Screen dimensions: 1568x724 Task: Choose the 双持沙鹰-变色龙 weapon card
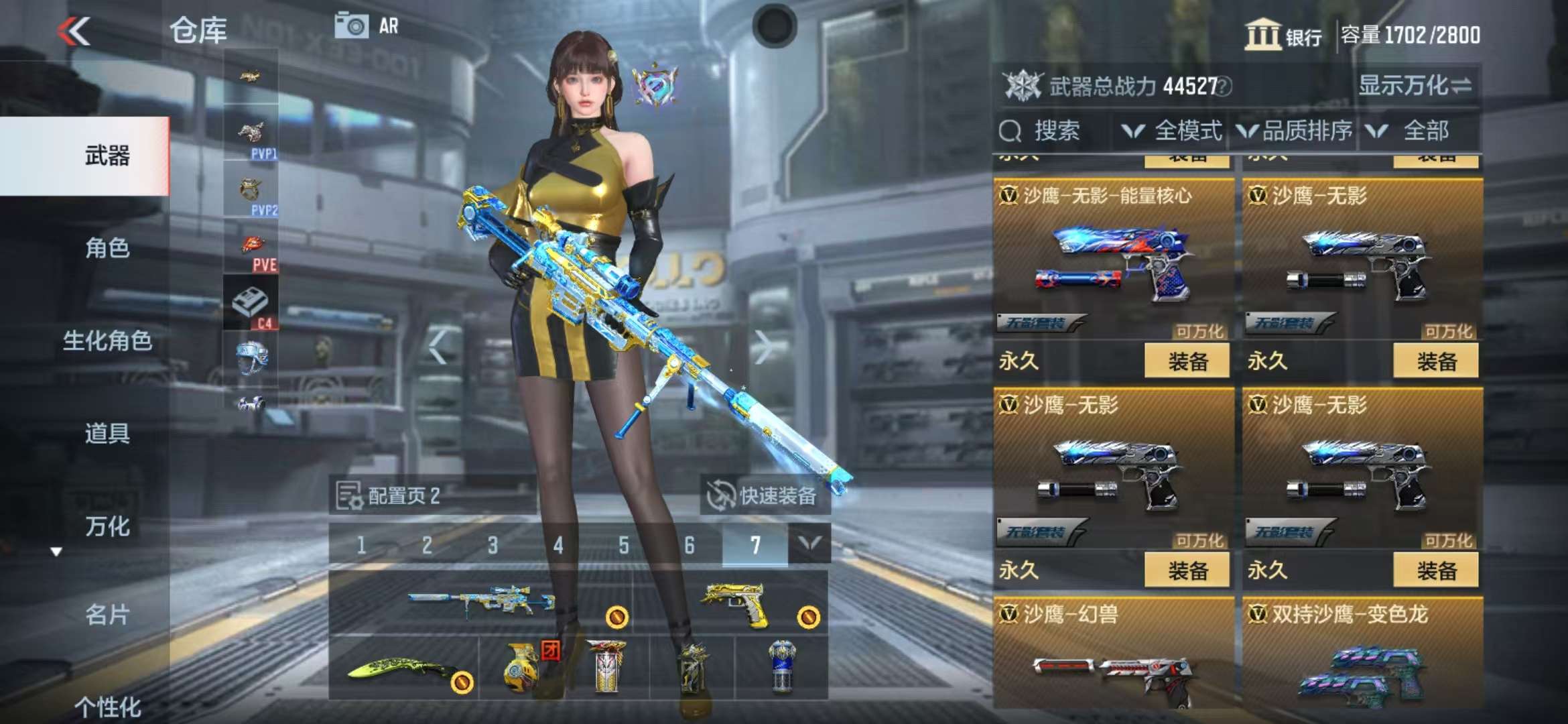coord(1362,654)
